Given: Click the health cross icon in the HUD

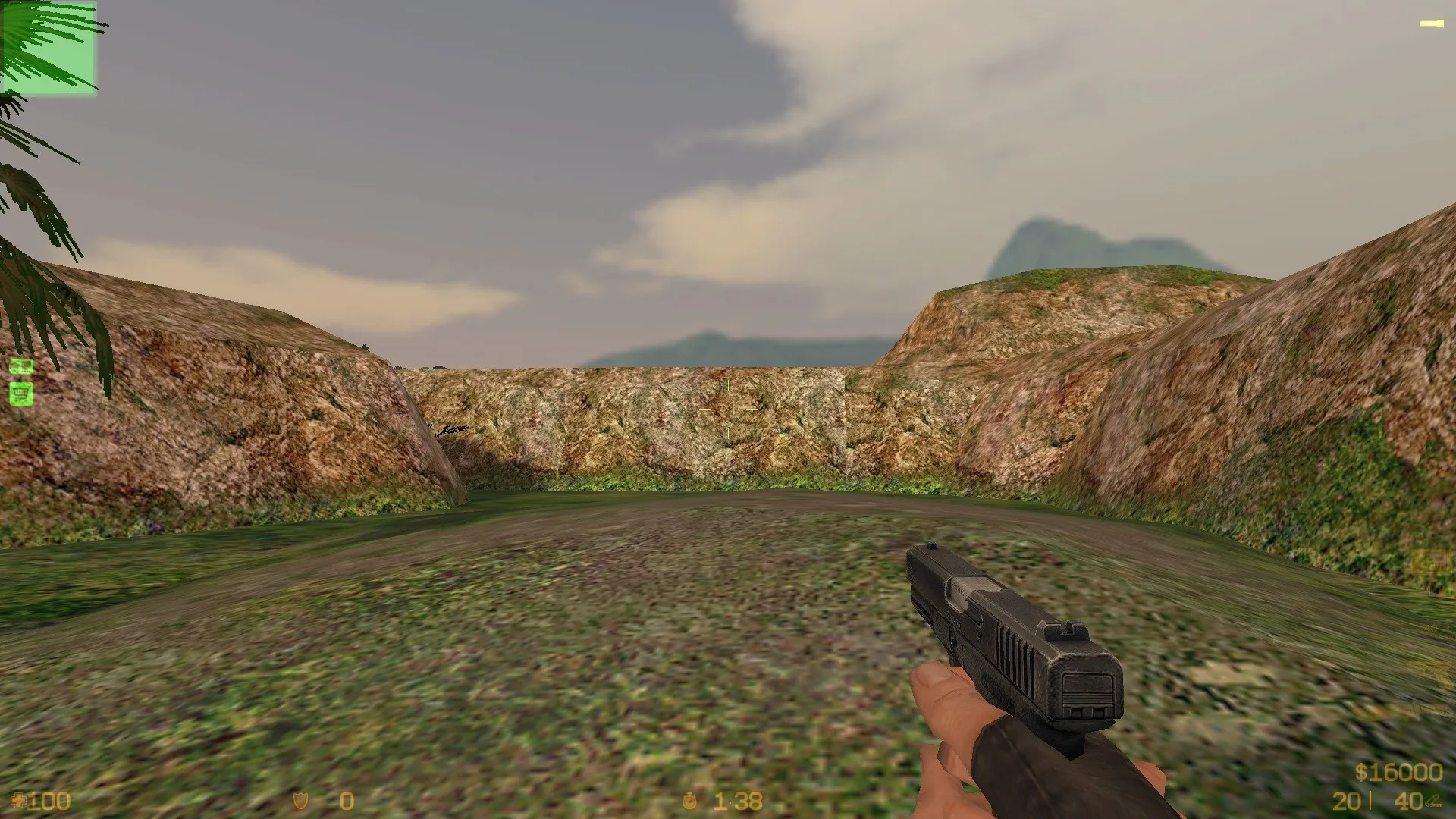Looking at the screenshot, I should coord(19,802).
